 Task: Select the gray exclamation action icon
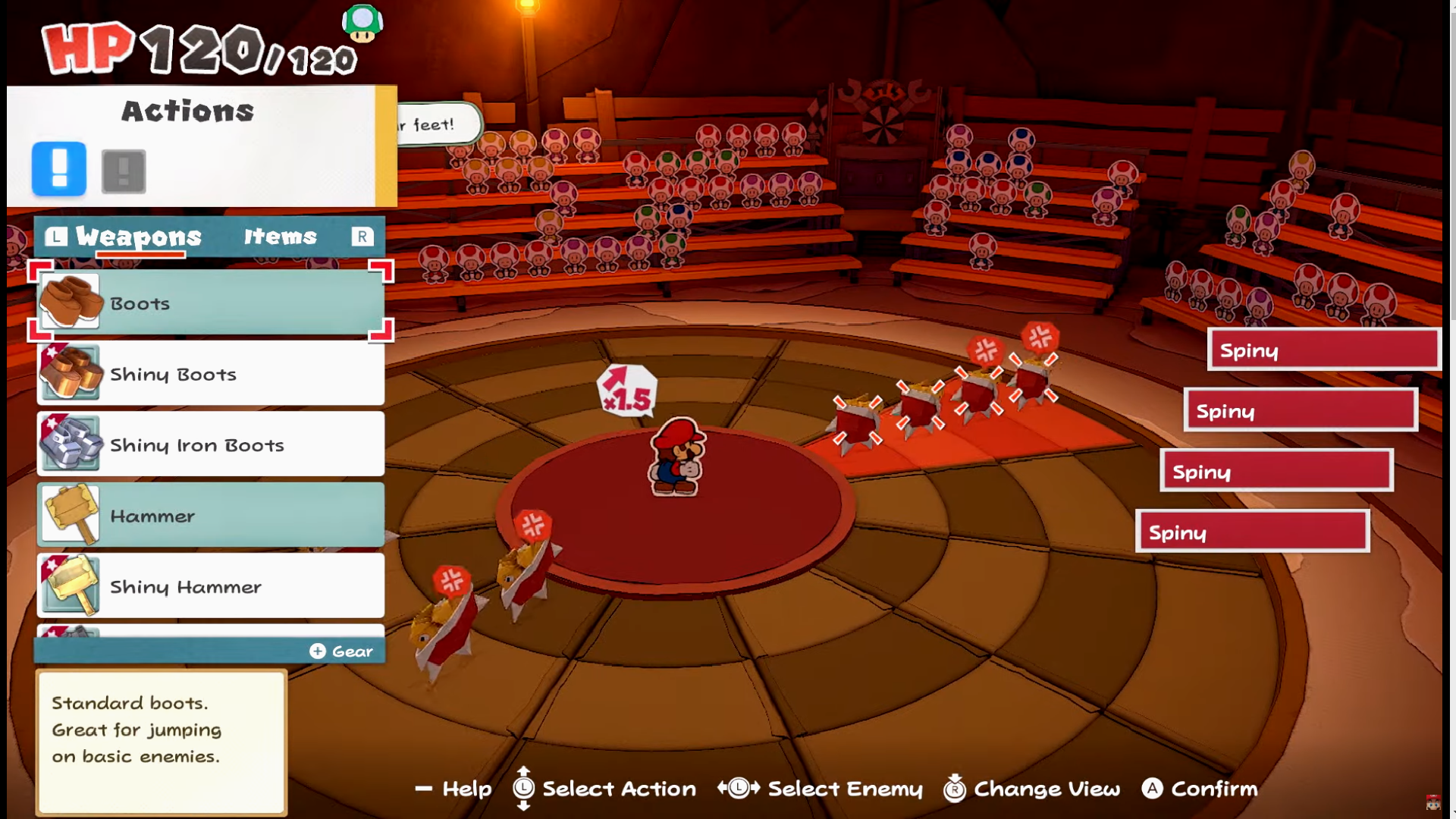pyautogui.click(x=124, y=171)
